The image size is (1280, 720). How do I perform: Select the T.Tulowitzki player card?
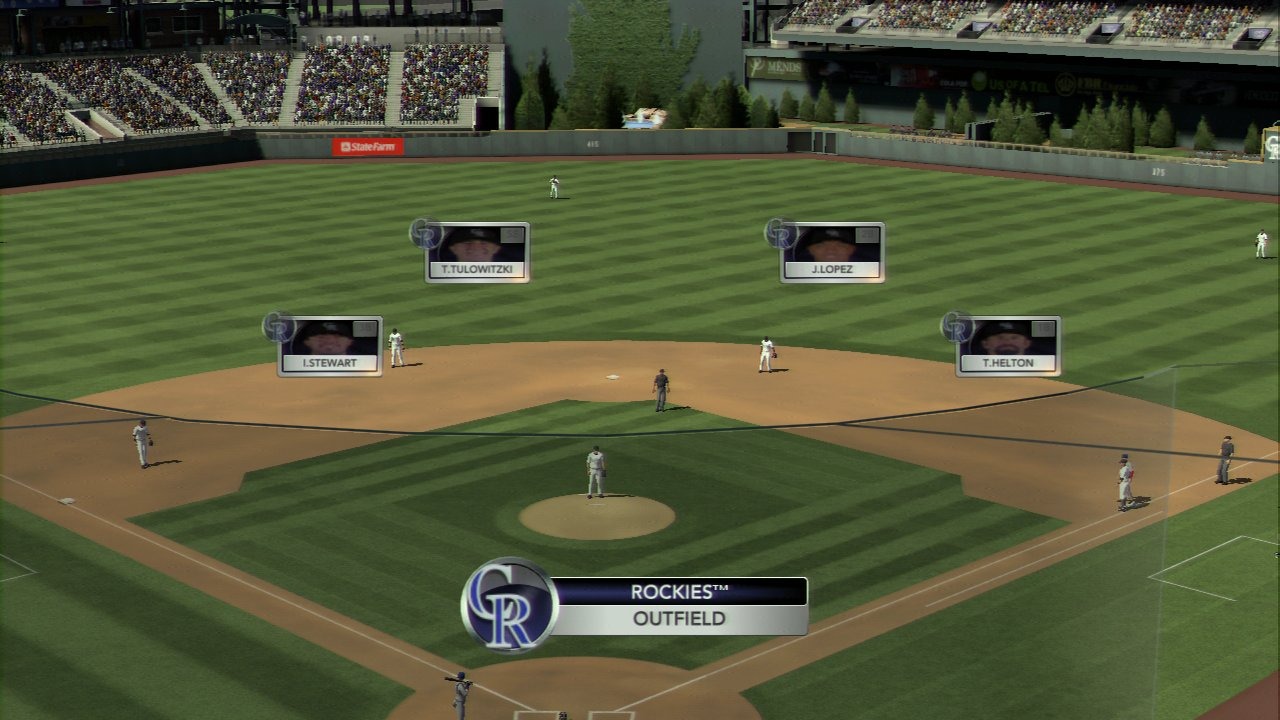pos(477,252)
